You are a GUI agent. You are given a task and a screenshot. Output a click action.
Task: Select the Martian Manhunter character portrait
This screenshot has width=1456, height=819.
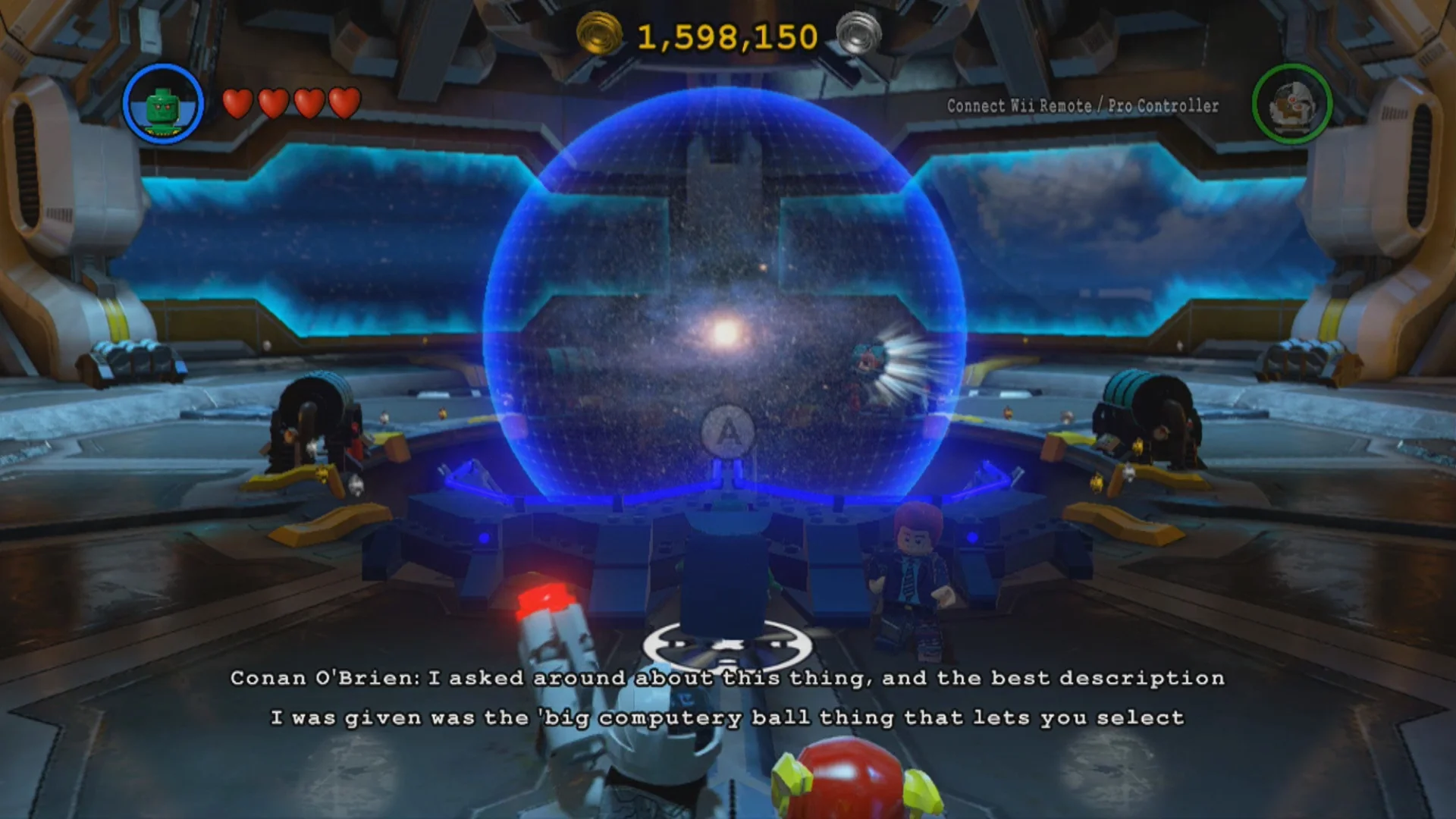coord(165,104)
